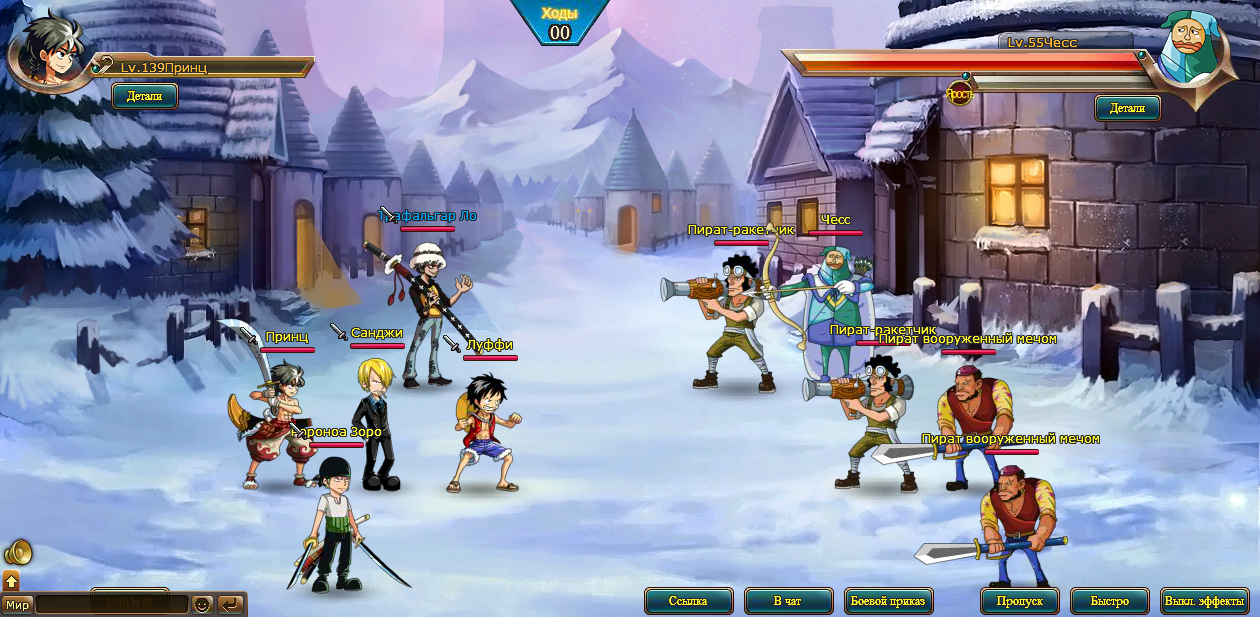Image resolution: width=1260 pixels, height=617 pixels.
Task: Open enemy details under Lv.55 Чесс
Action: tap(1127, 108)
